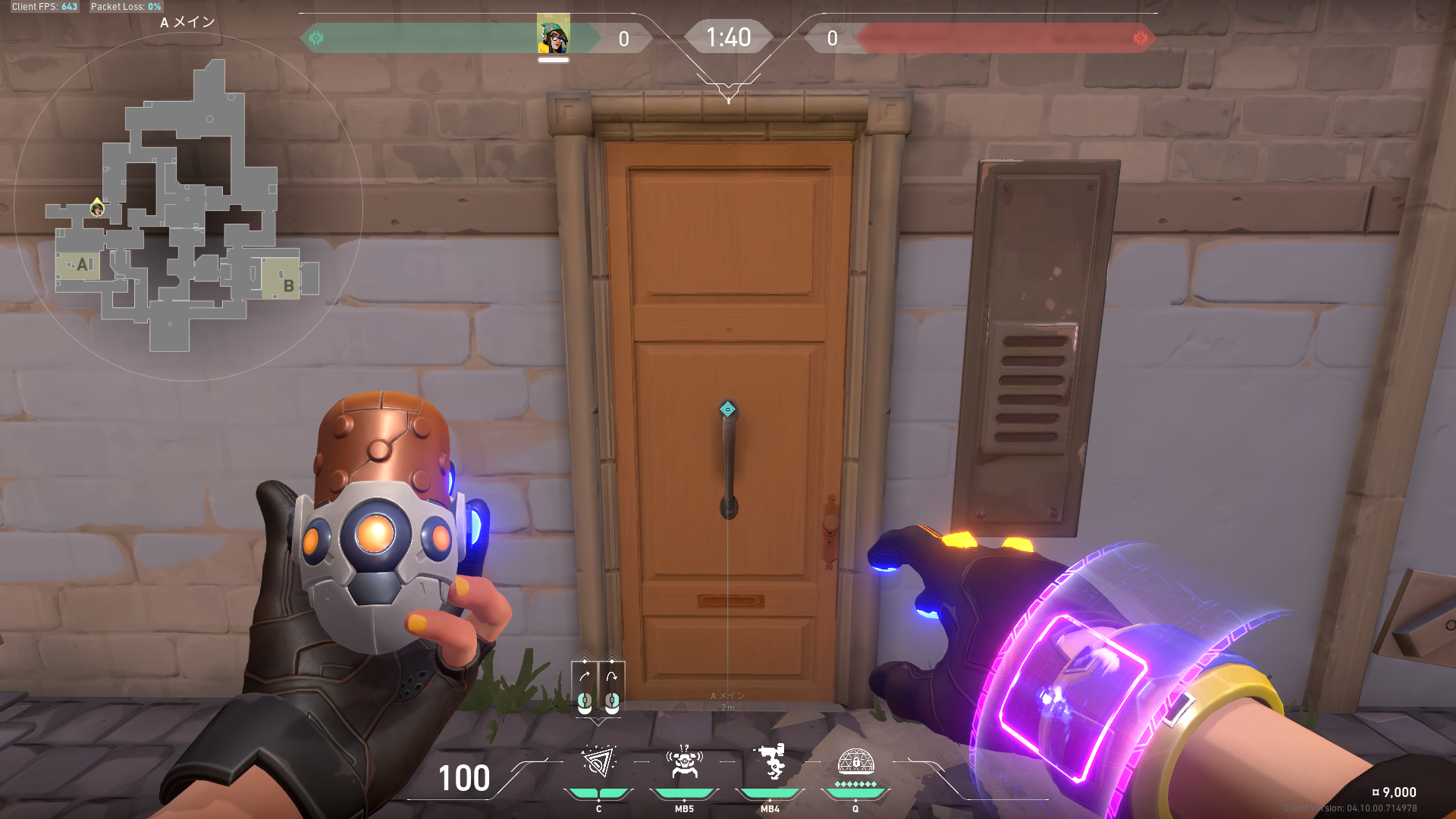Screen dimensions: 1456x819
Task: Select the B site marker on minimap
Action: pyautogui.click(x=286, y=281)
